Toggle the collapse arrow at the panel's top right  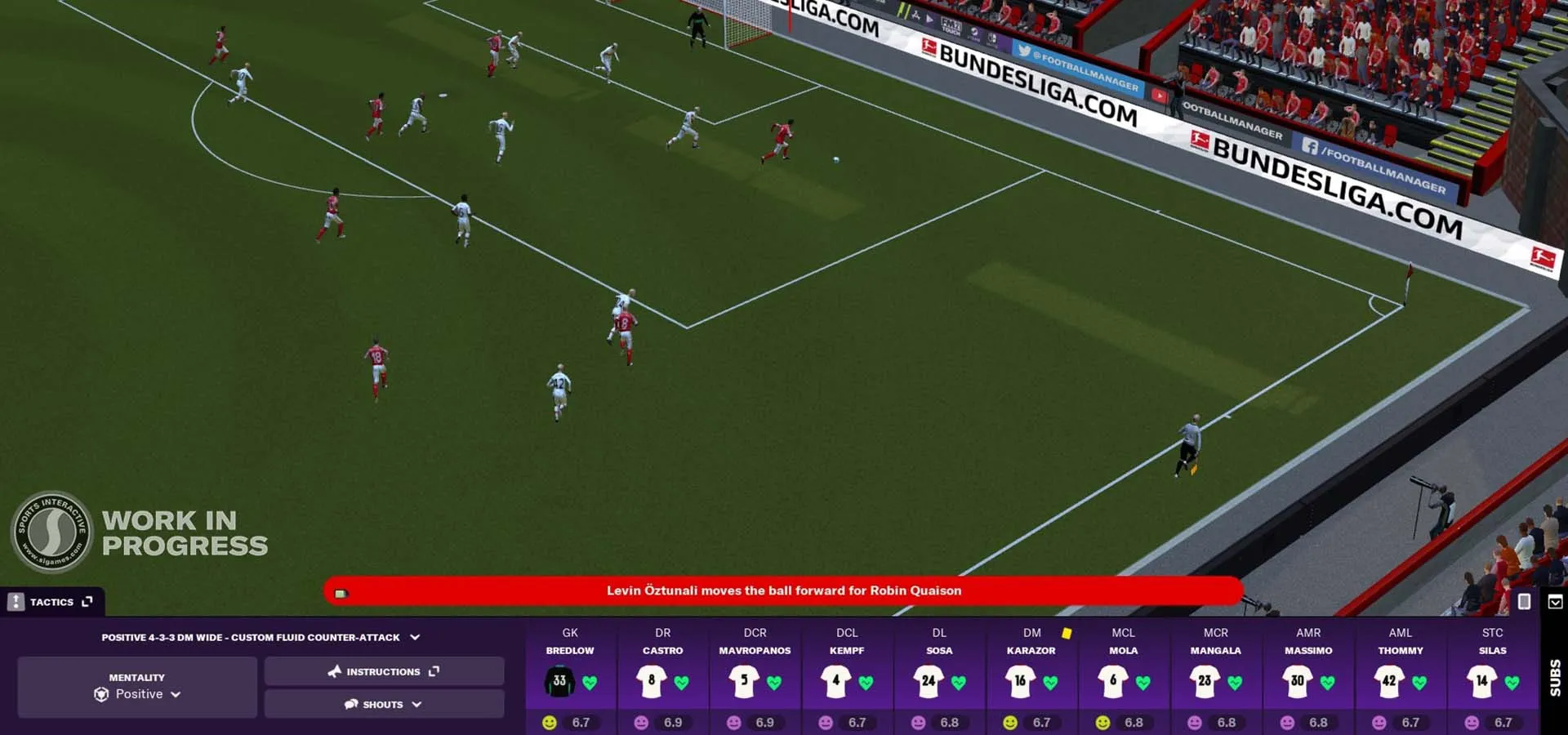[x=1555, y=602]
